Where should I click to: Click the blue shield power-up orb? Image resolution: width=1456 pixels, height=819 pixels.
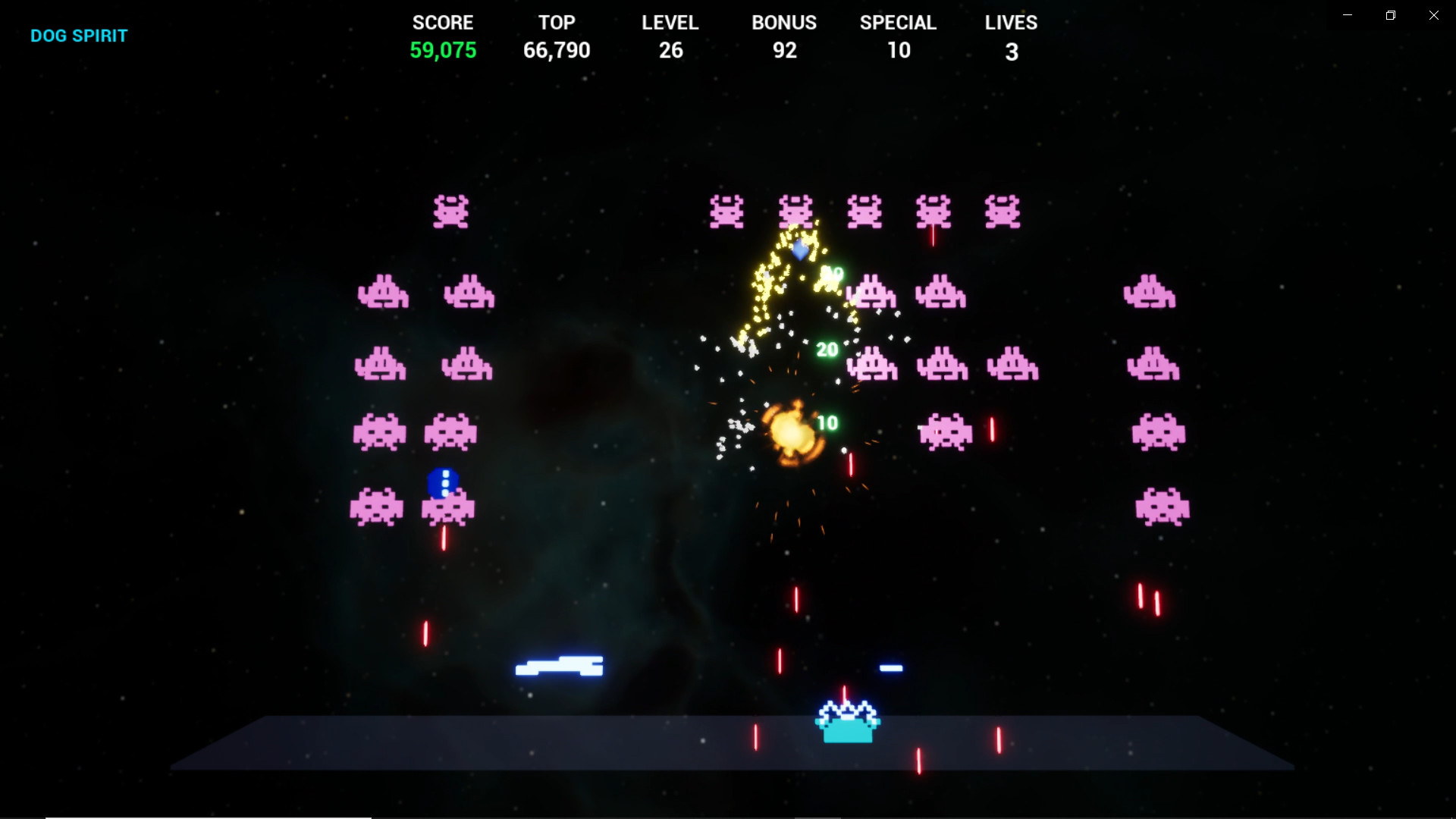pyautogui.click(x=444, y=480)
